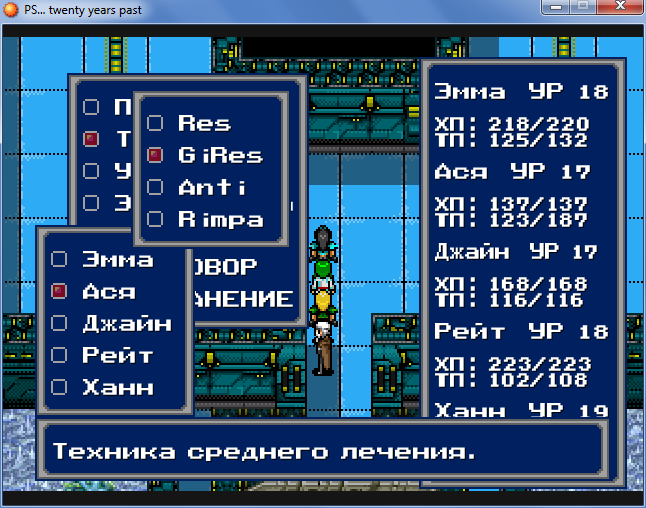Select the Rimpa technique
This screenshot has width=646, height=508.
(219, 220)
